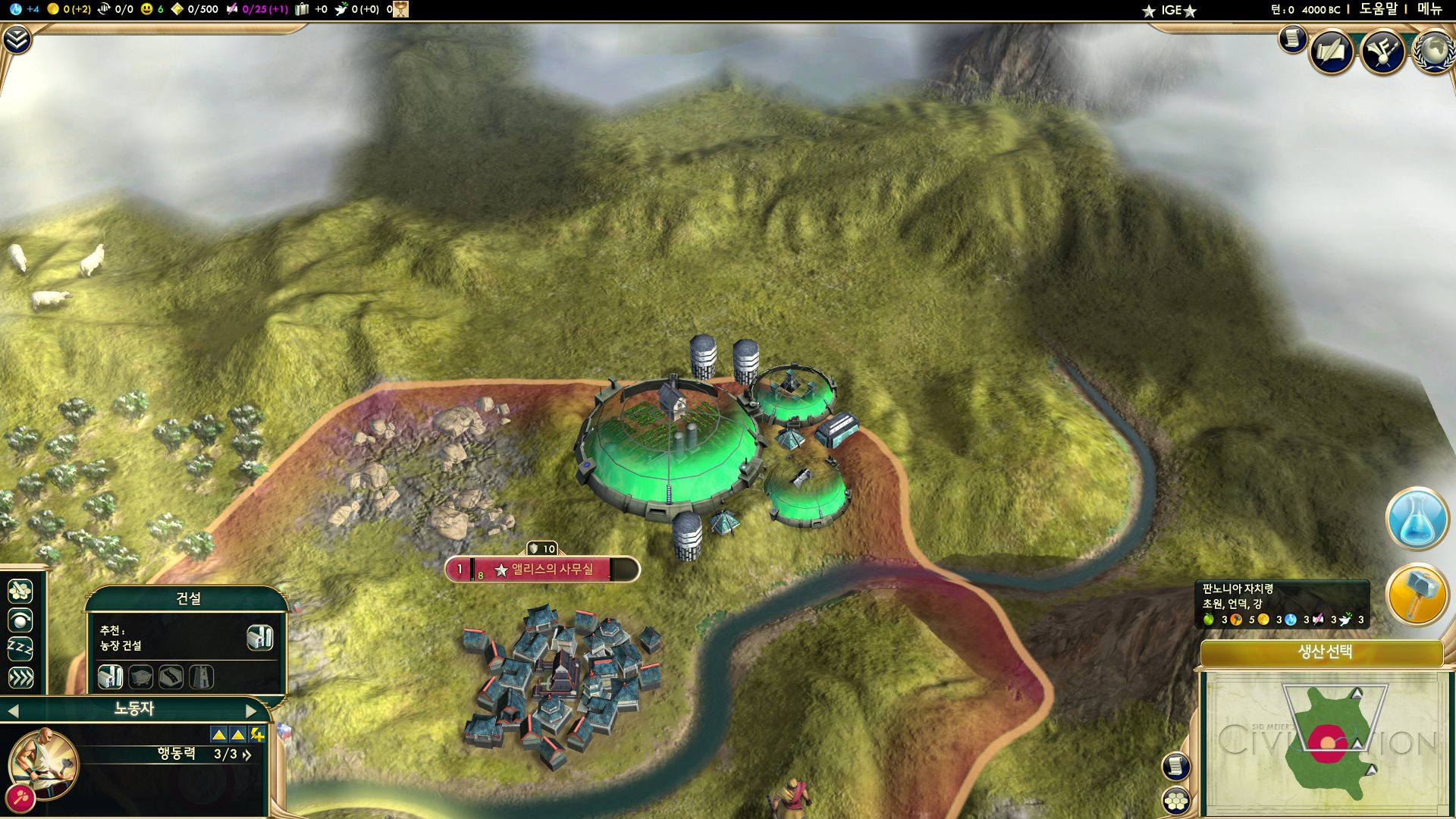
Task: Open the culture overview music-note icon
Action: point(1382,52)
